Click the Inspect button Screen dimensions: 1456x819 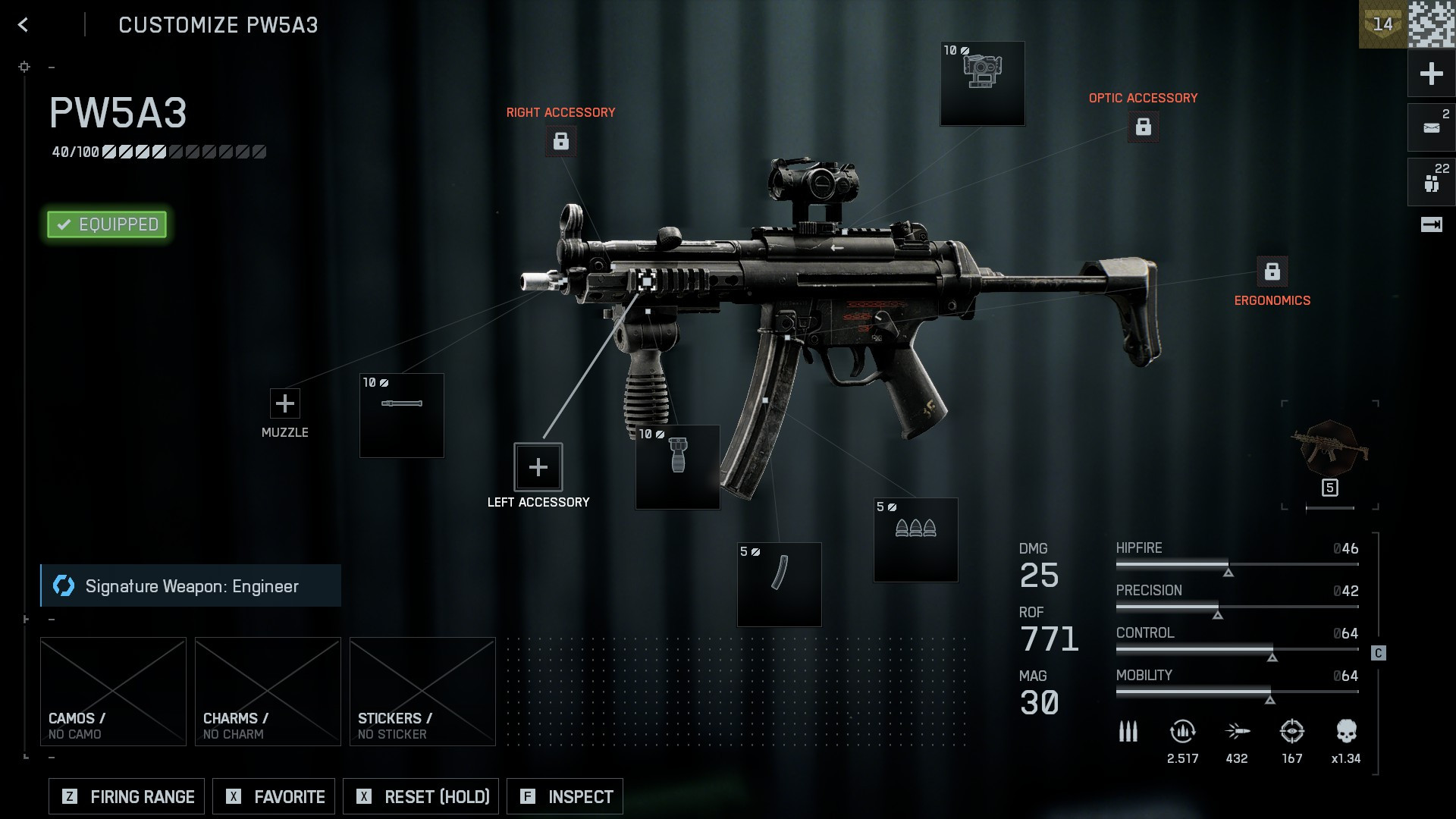[564, 796]
